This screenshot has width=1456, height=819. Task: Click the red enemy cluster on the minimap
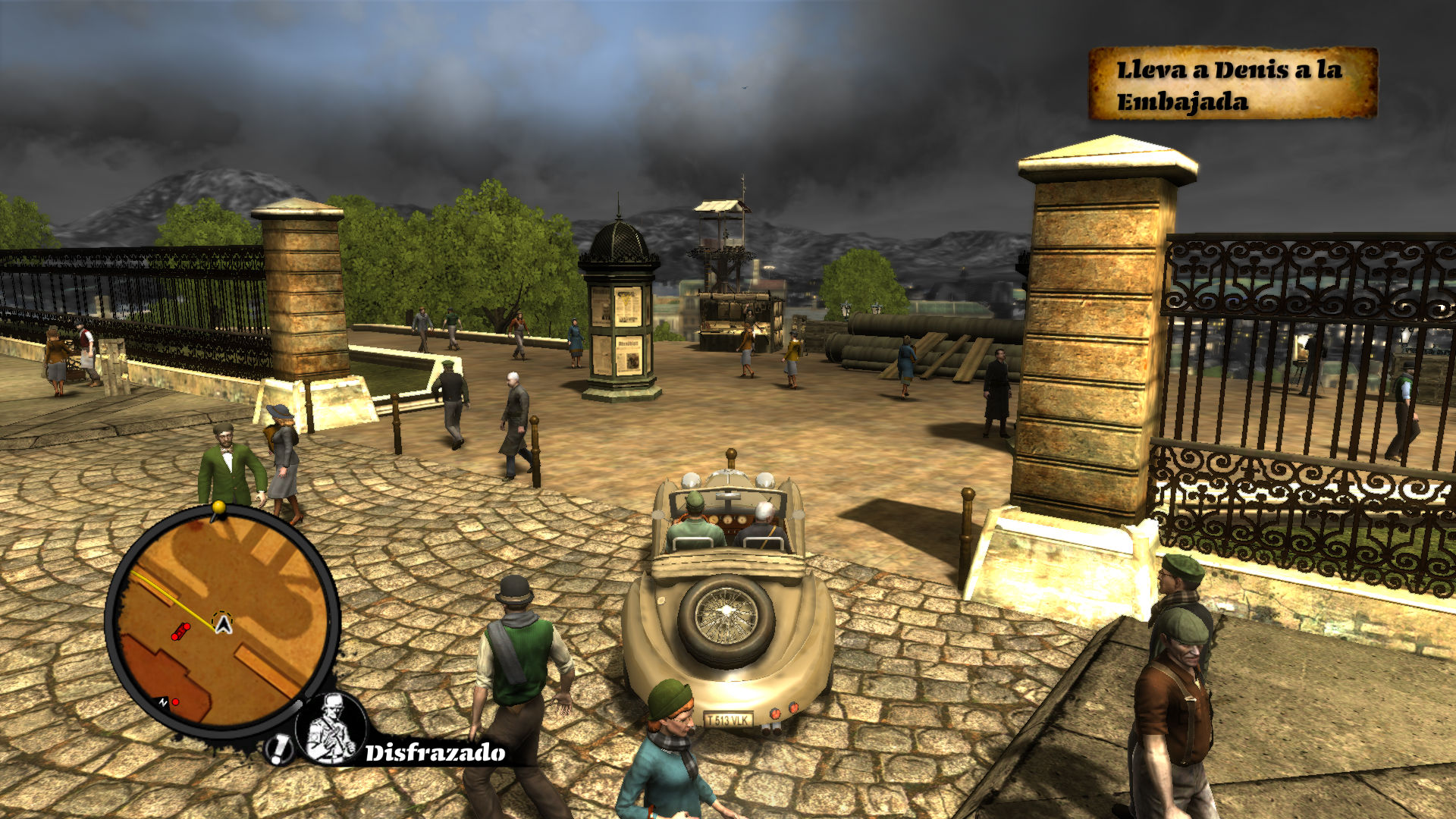(x=180, y=631)
